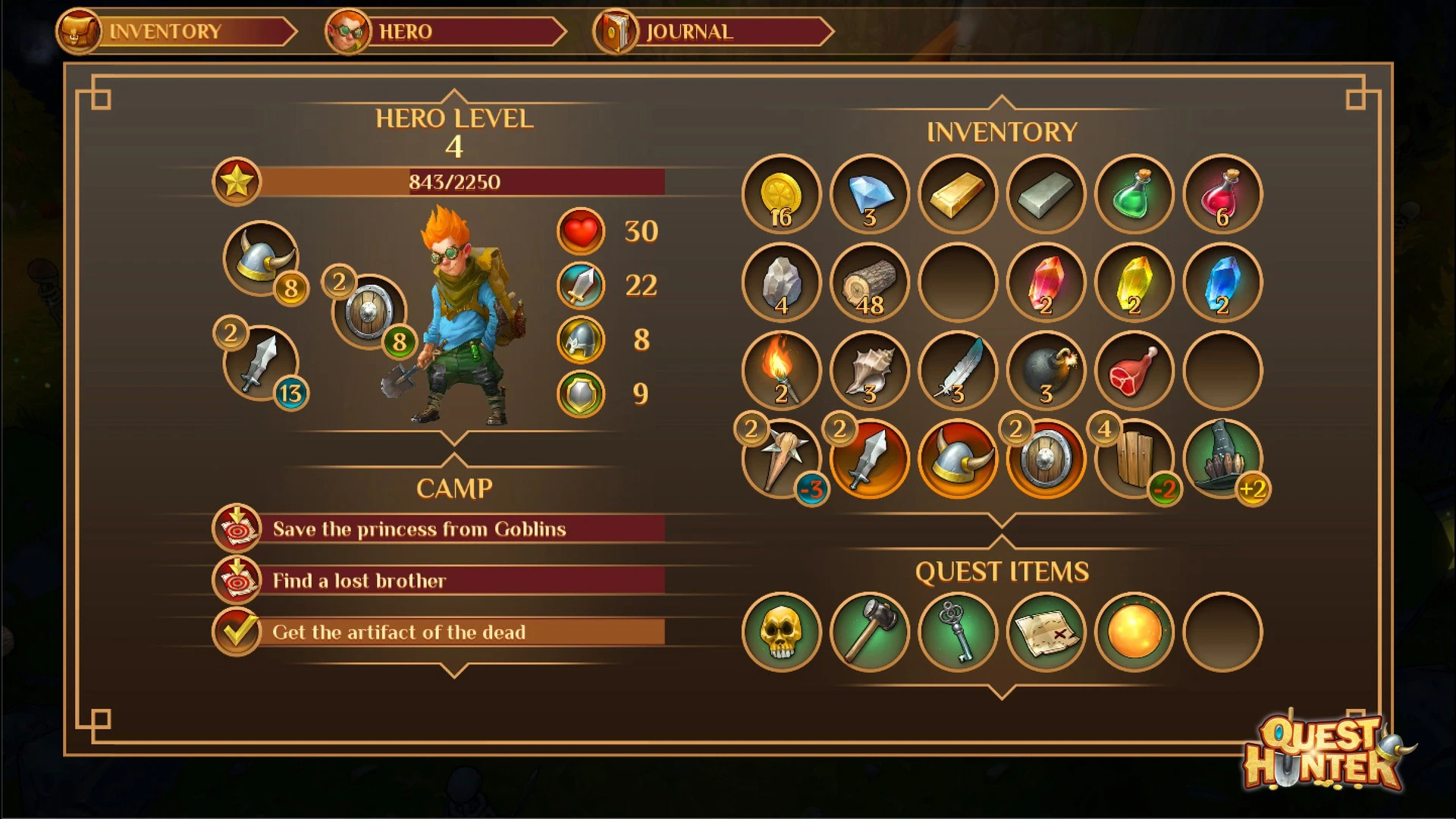Click the hammer quest item
The height and width of the screenshot is (819, 1456).
pos(869,632)
